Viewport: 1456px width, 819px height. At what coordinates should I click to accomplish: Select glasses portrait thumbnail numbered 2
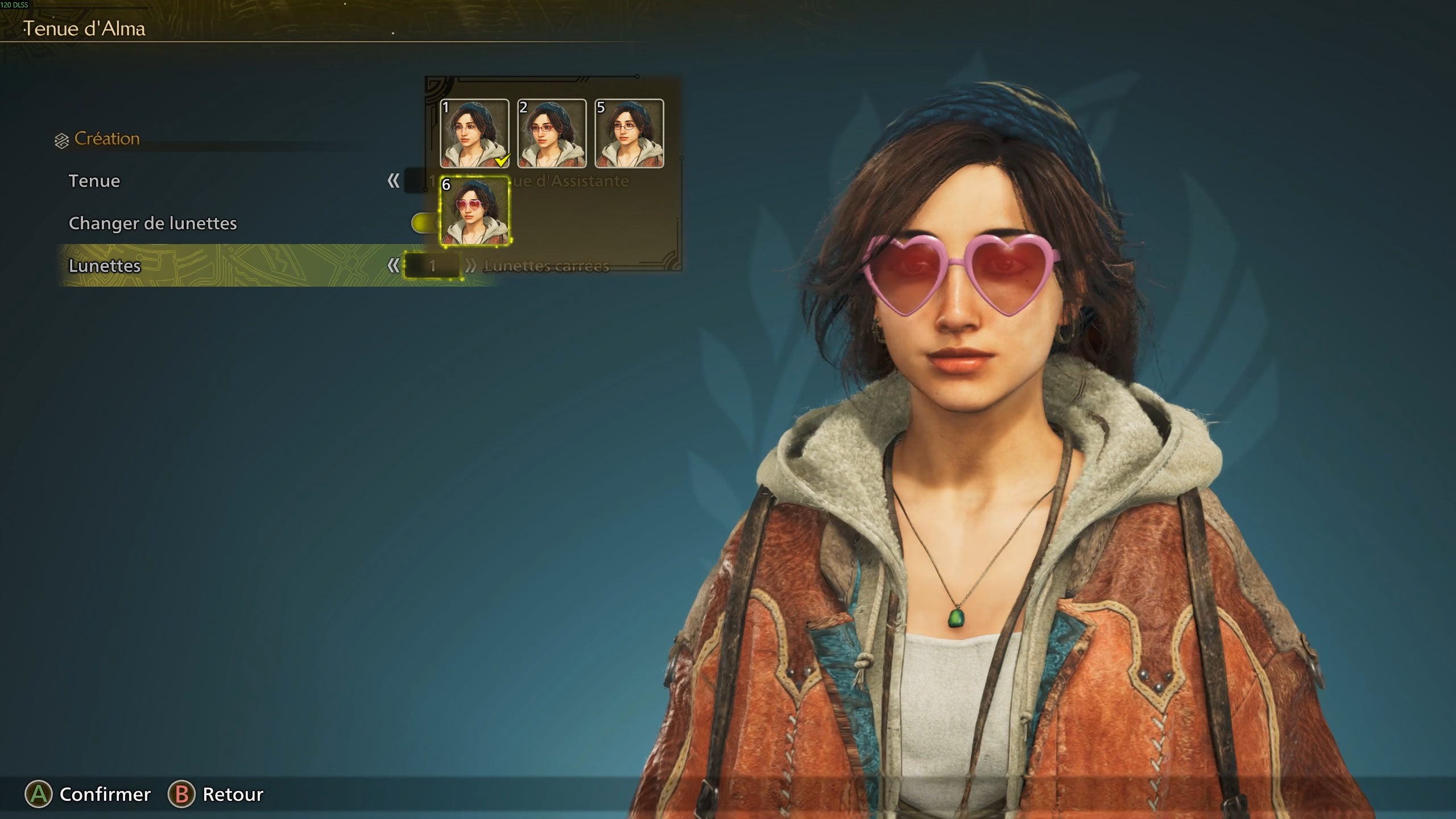tap(551, 135)
